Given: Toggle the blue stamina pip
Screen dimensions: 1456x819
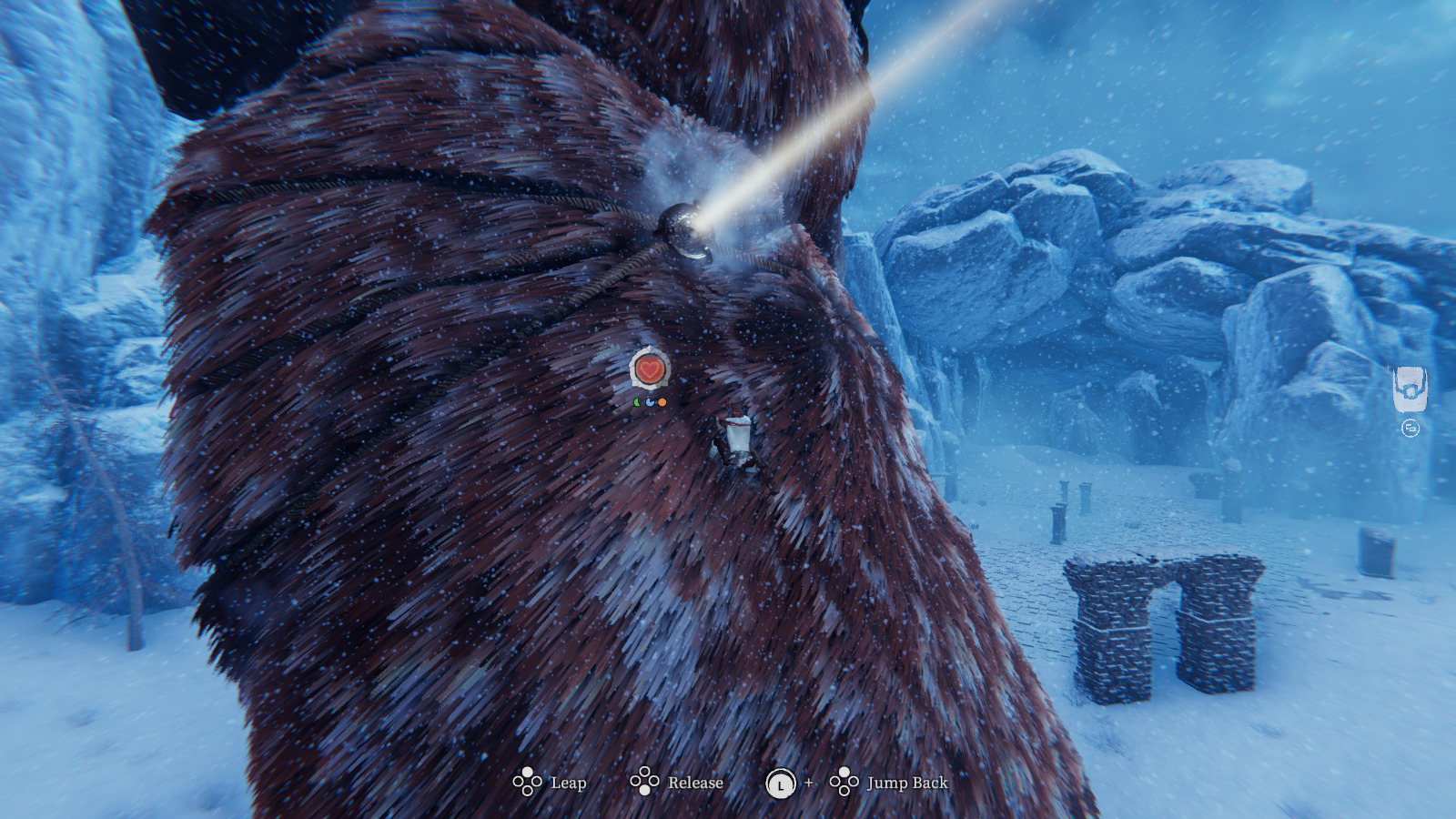Looking at the screenshot, I should click(648, 400).
